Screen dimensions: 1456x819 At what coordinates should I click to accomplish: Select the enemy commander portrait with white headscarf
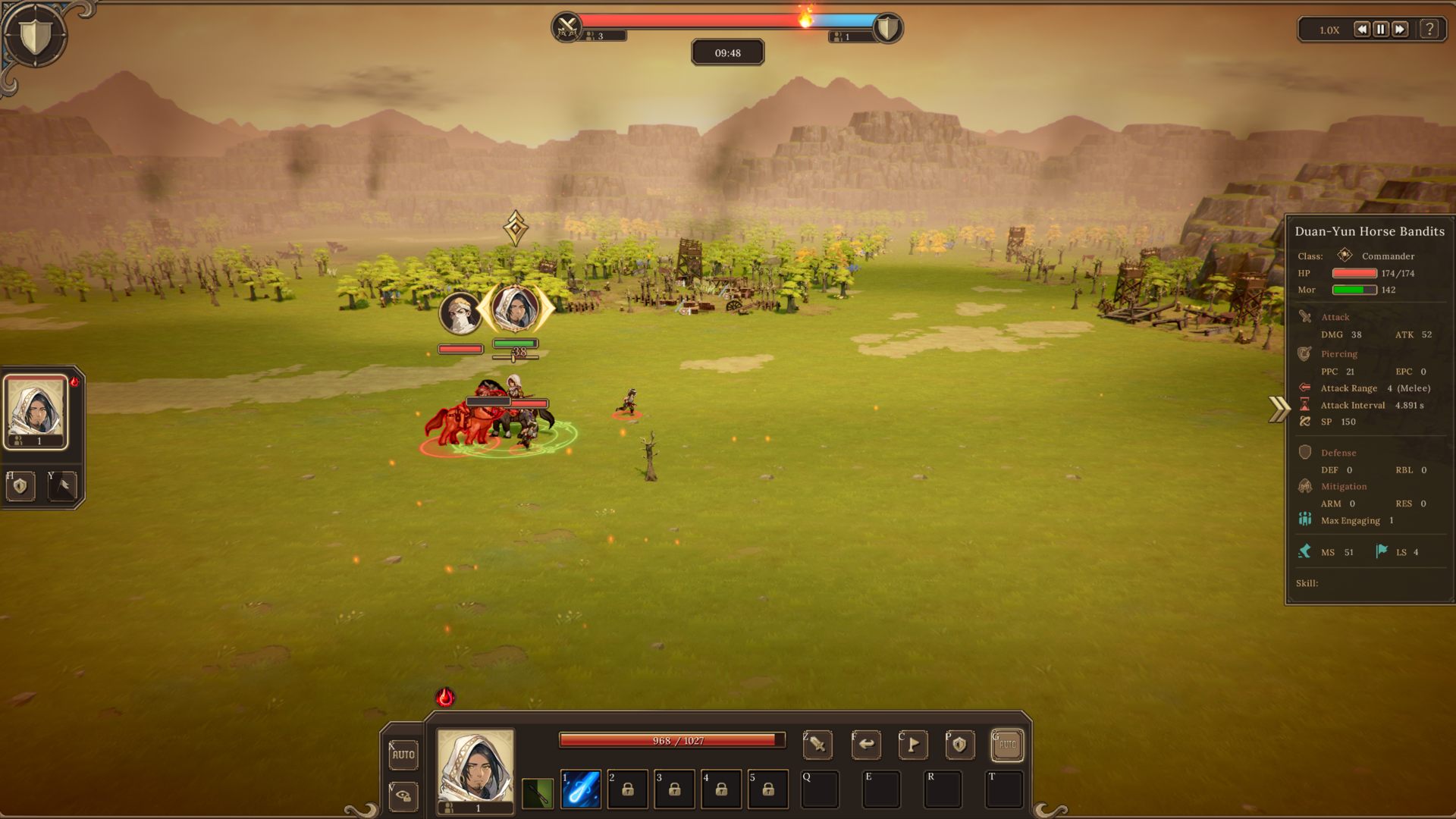click(460, 312)
